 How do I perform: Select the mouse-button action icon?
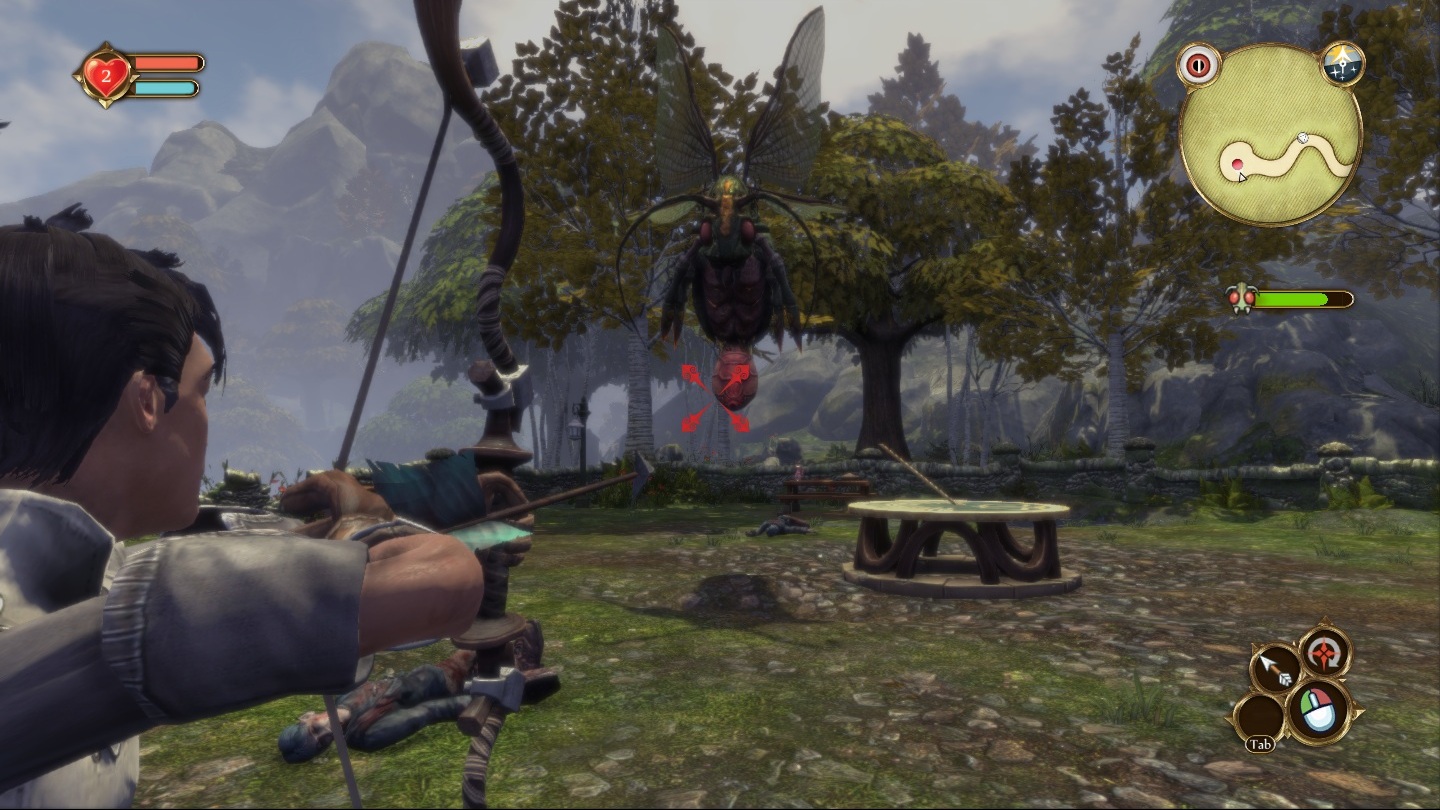[x=1320, y=710]
